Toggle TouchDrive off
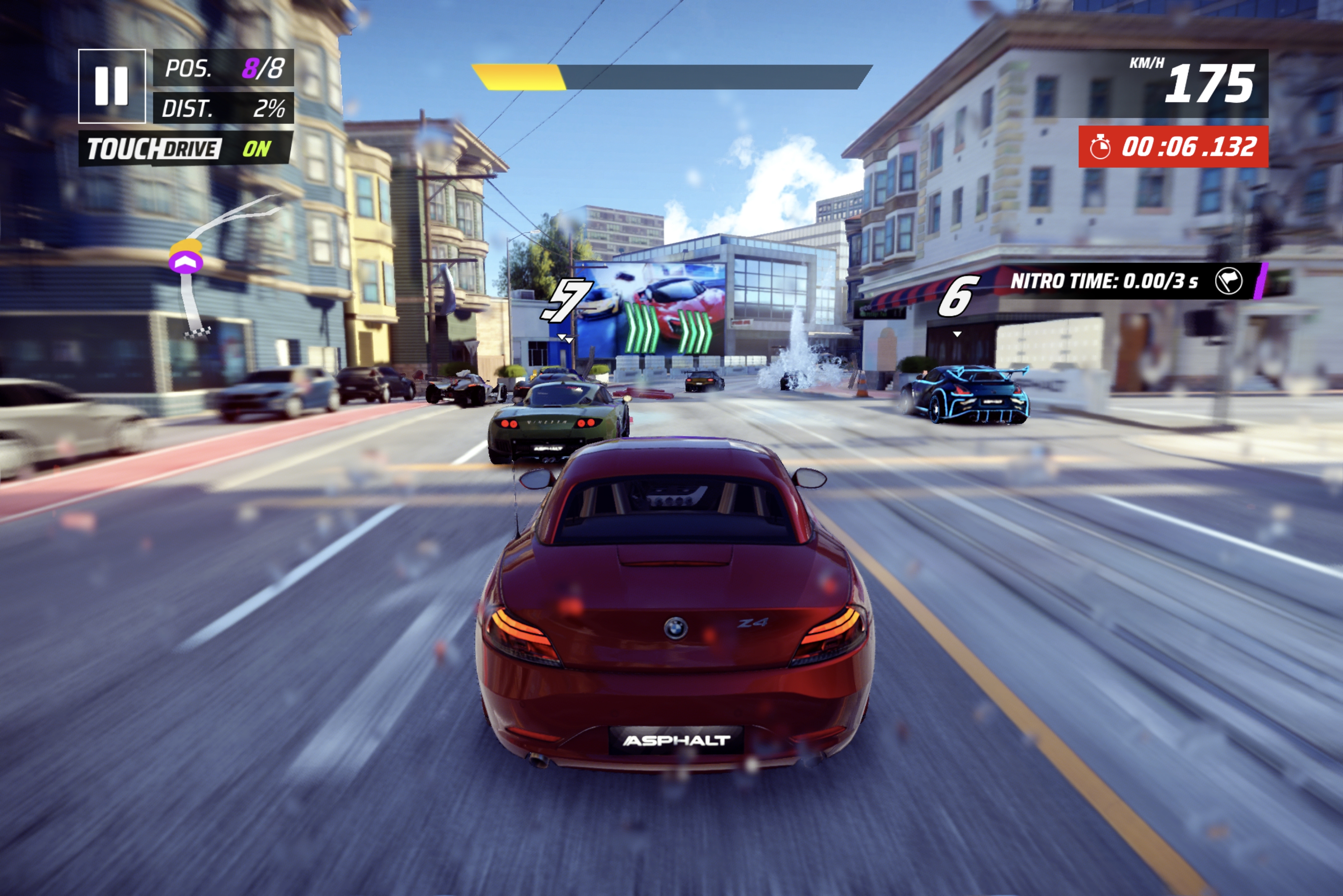This screenshot has height=896, width=1343. tap(186, 149)
